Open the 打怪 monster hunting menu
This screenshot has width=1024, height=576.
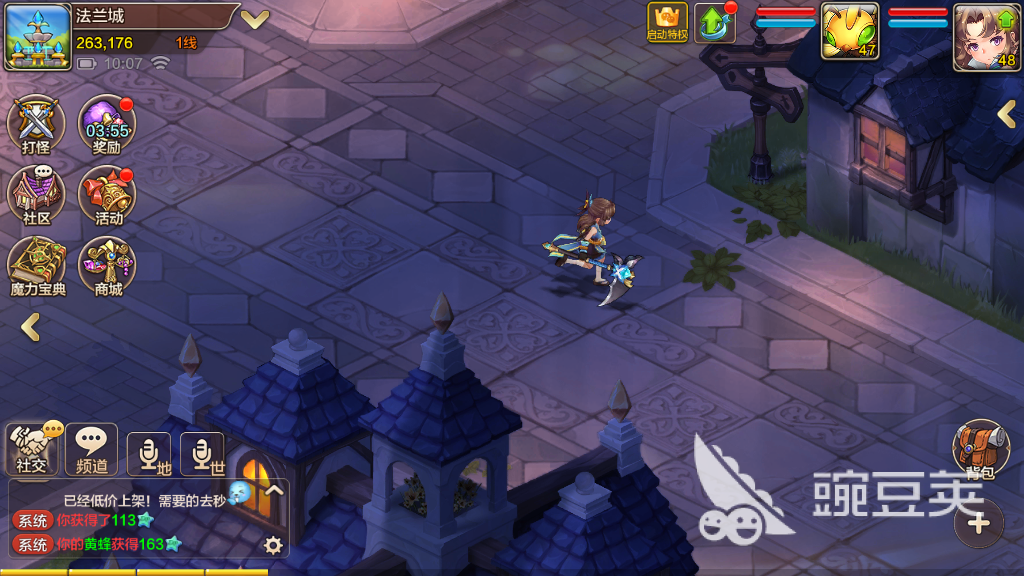click(36, 125)
